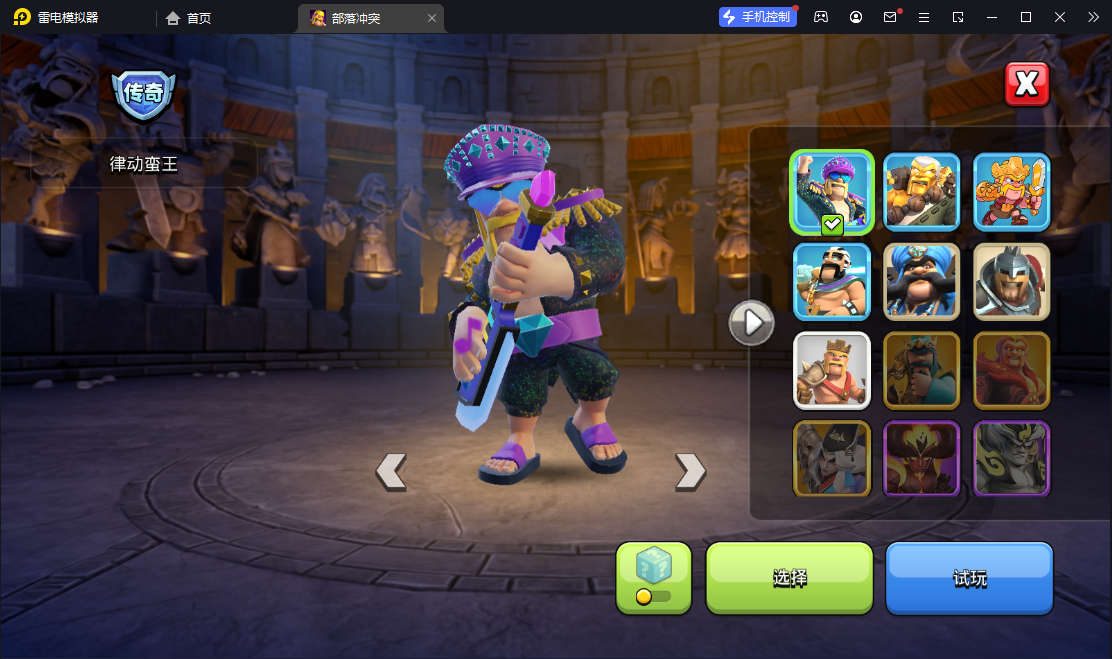Viewport: 1112px width, 659px height.
Task: Switch to the 首页 home tab
Action: click(x=188, y=18)
